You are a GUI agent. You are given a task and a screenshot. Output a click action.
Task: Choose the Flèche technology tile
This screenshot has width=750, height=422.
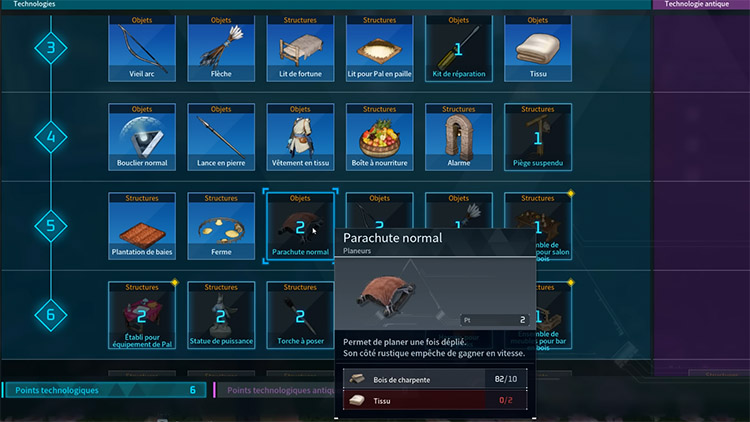(x=221, y=47)
